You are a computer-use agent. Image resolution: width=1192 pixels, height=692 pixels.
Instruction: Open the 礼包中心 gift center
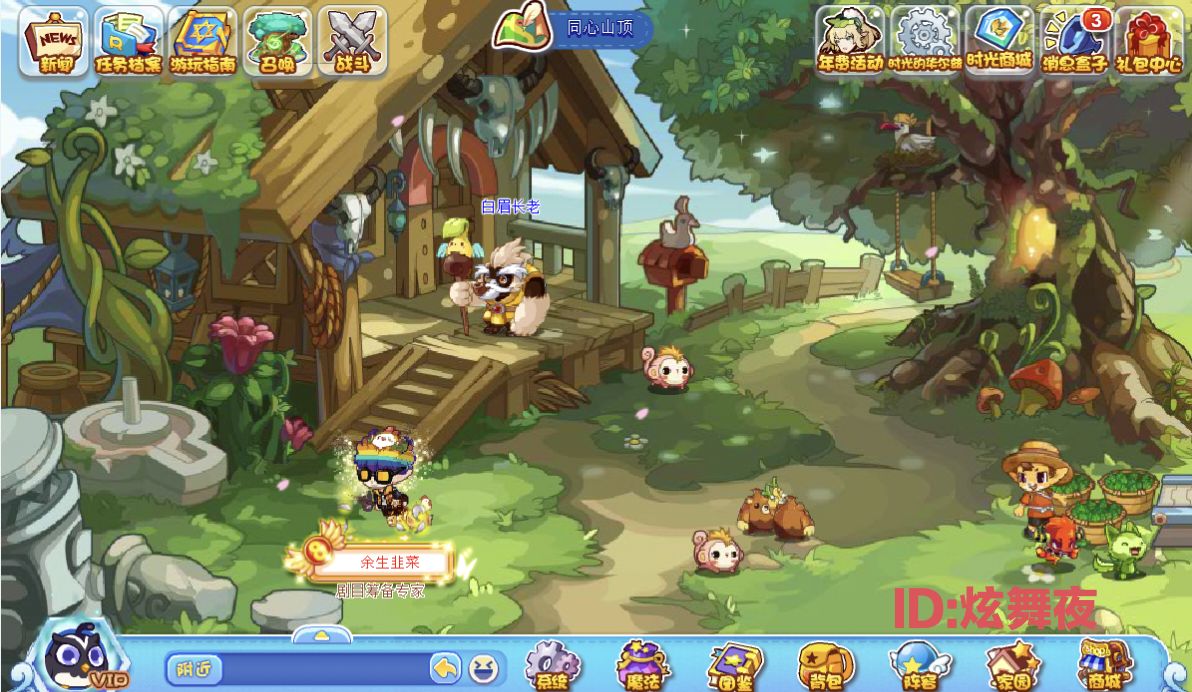pos(1149,42)
